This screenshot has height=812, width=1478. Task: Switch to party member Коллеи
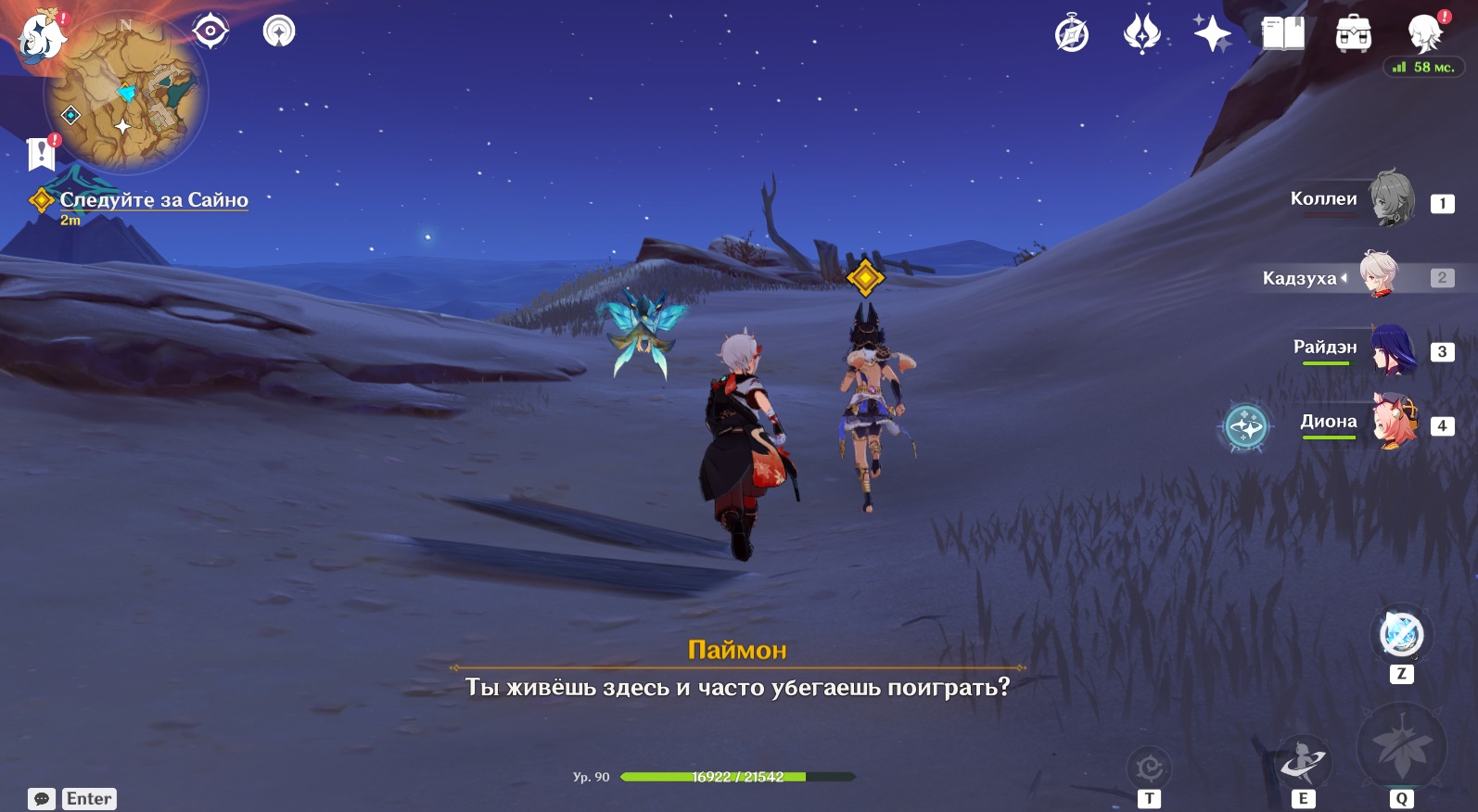1391,198
